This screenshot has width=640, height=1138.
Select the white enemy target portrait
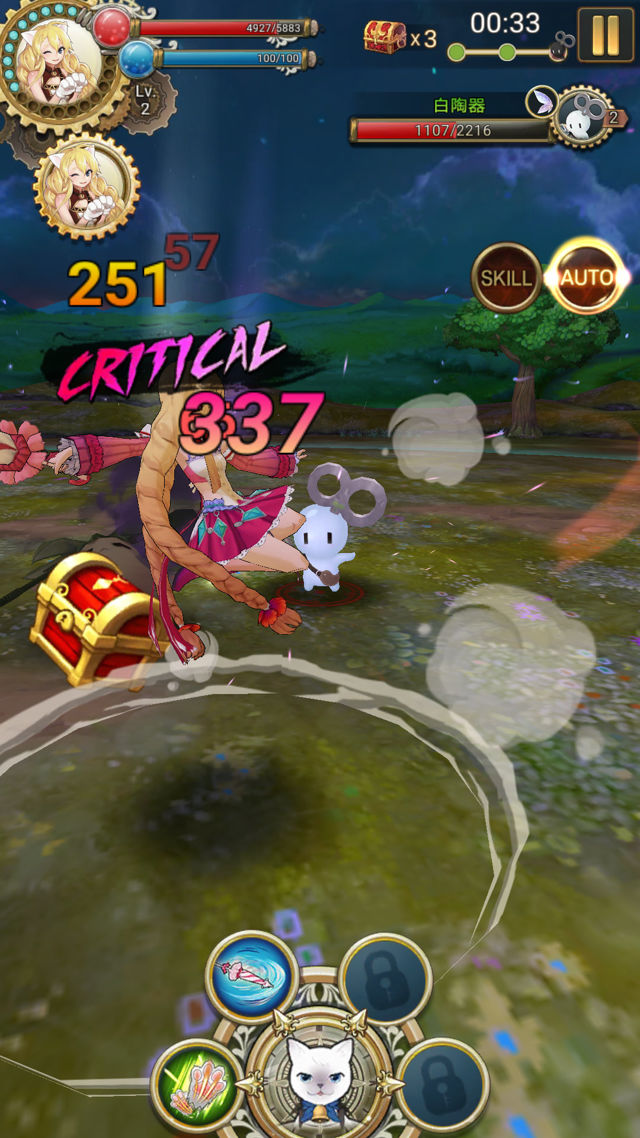tap(580, 118)
